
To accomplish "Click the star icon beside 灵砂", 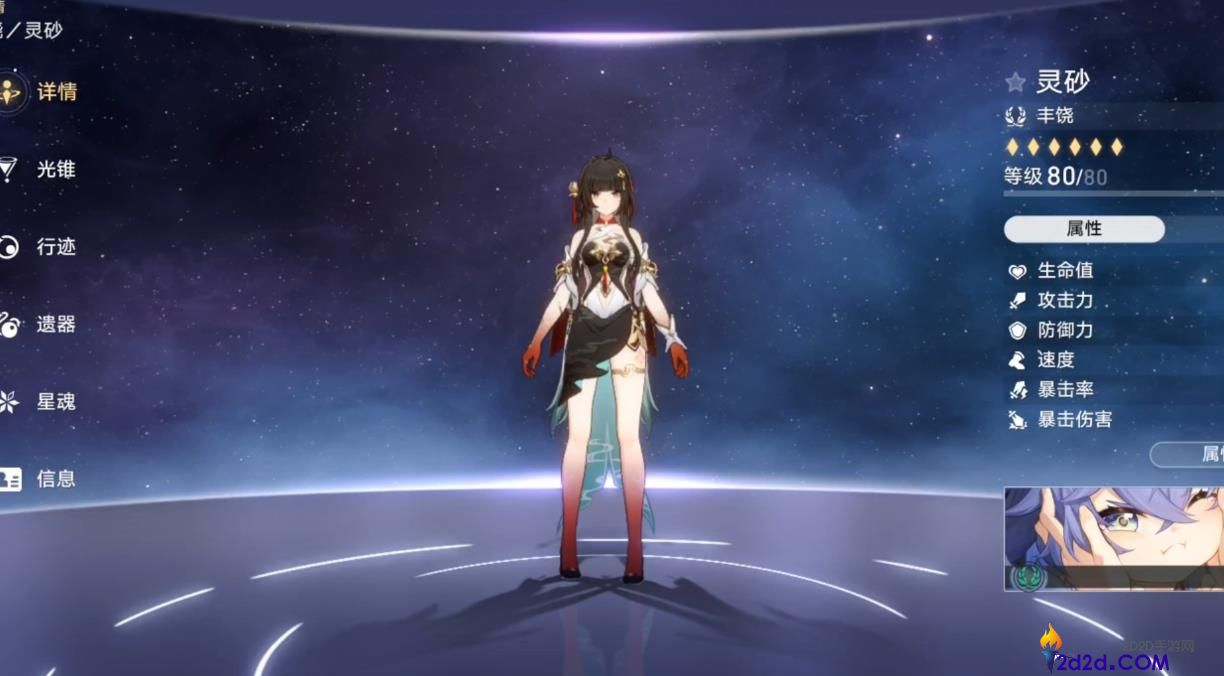I will [x=1016, y=82].
